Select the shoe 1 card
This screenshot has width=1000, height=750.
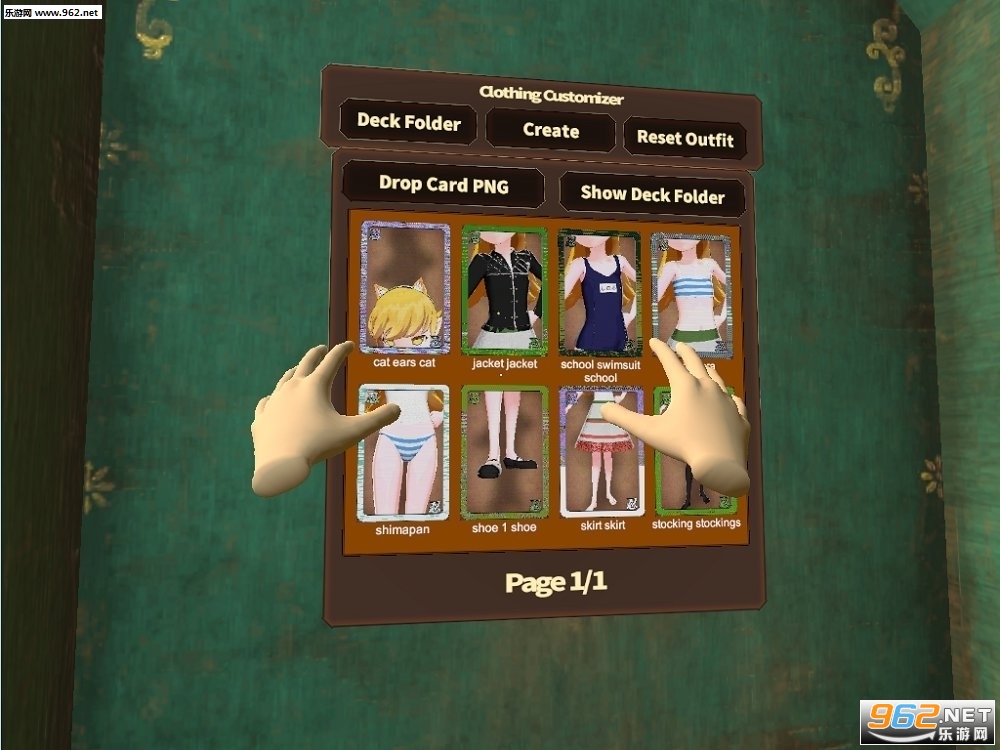[x=505, y=452]
